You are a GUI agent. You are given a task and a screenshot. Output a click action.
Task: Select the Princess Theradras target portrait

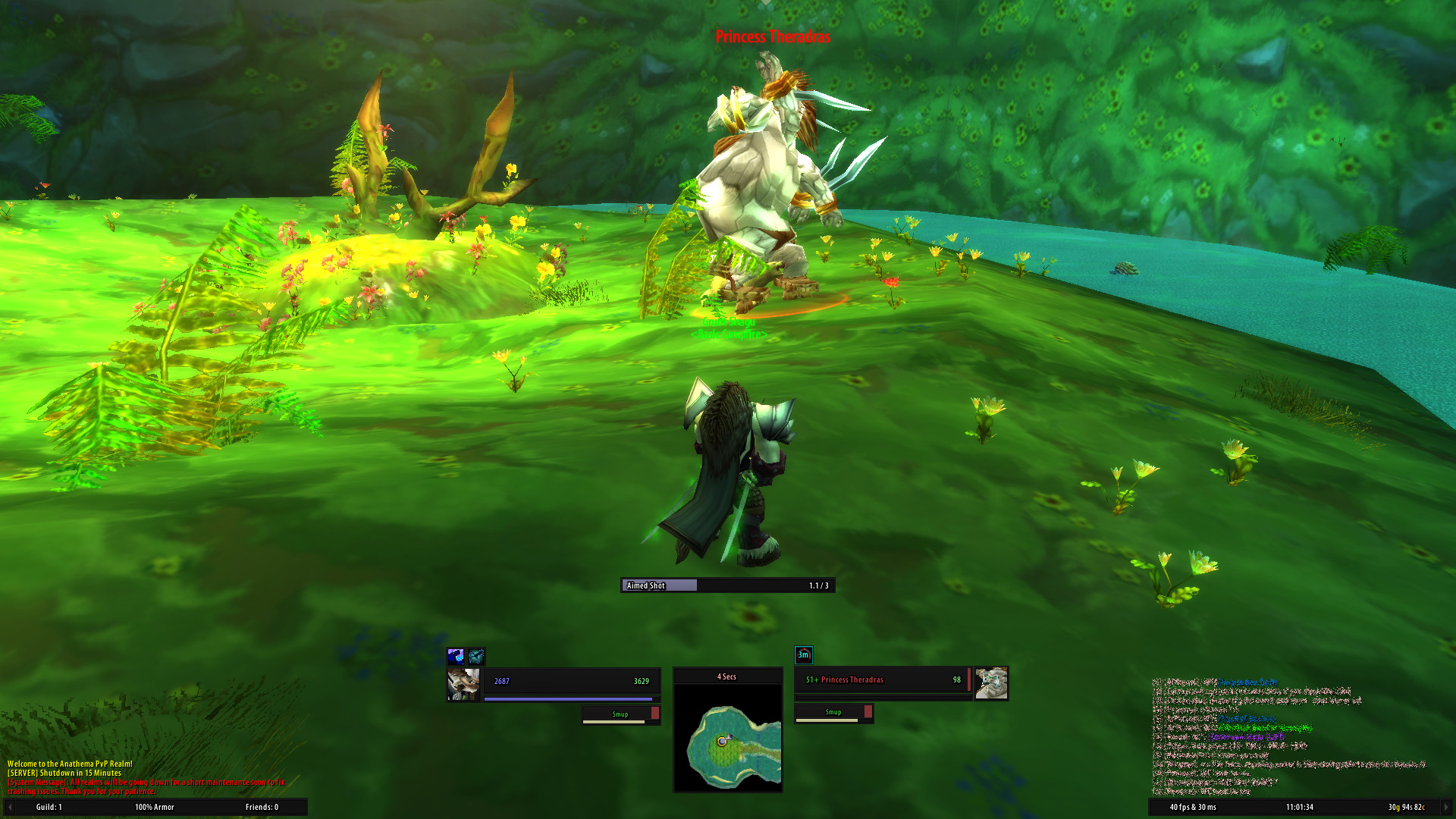[x=991, y=683]
